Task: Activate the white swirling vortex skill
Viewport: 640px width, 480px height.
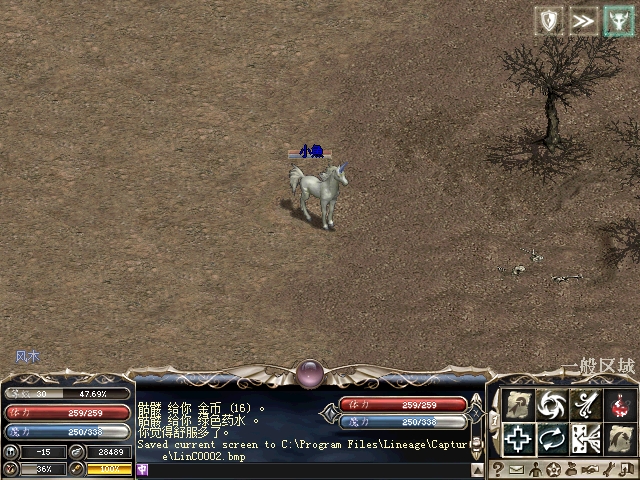Action: point(551,405)
